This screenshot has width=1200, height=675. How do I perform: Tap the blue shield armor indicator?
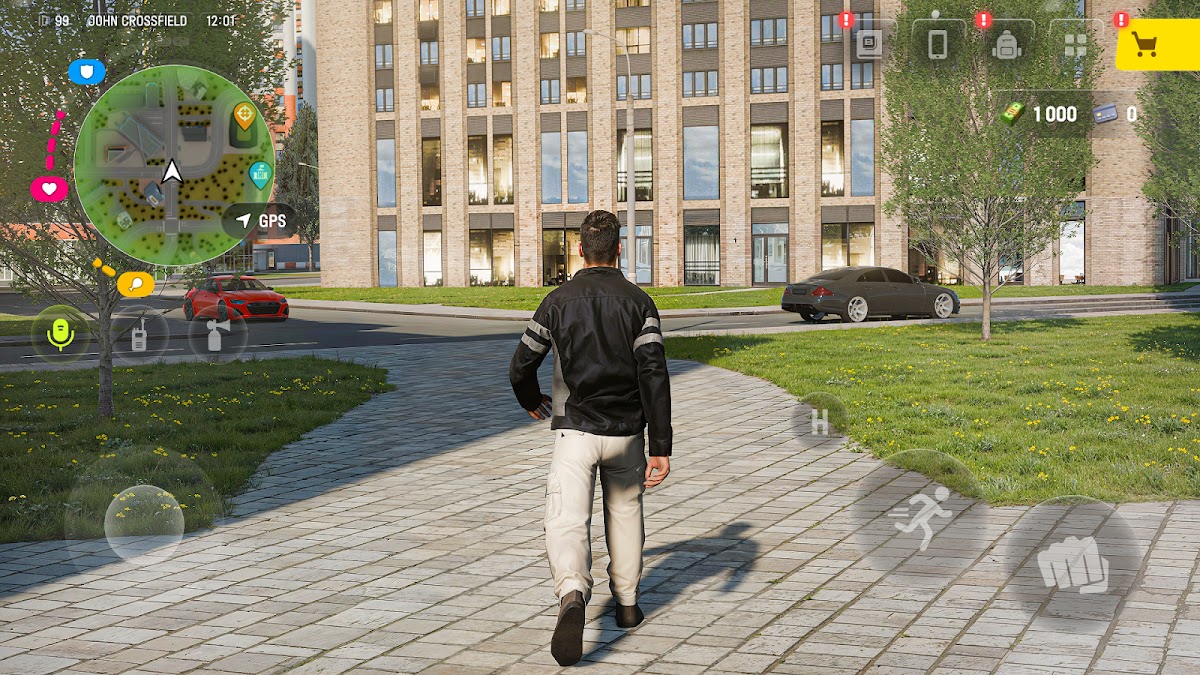point(87,72)
